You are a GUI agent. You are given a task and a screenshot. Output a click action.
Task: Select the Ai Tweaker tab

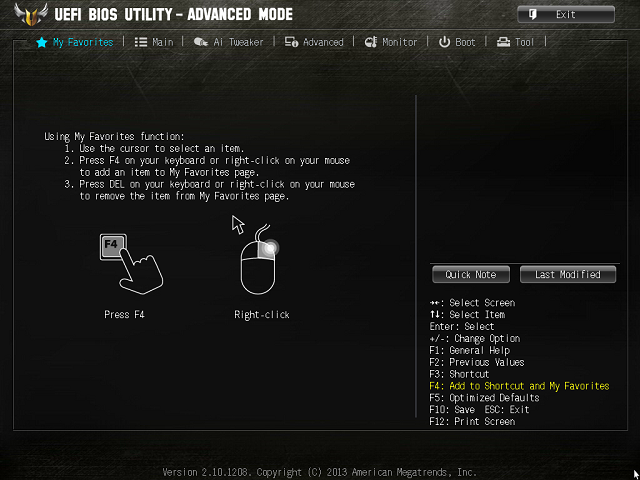pyautogui.click(x=229, y=42)
